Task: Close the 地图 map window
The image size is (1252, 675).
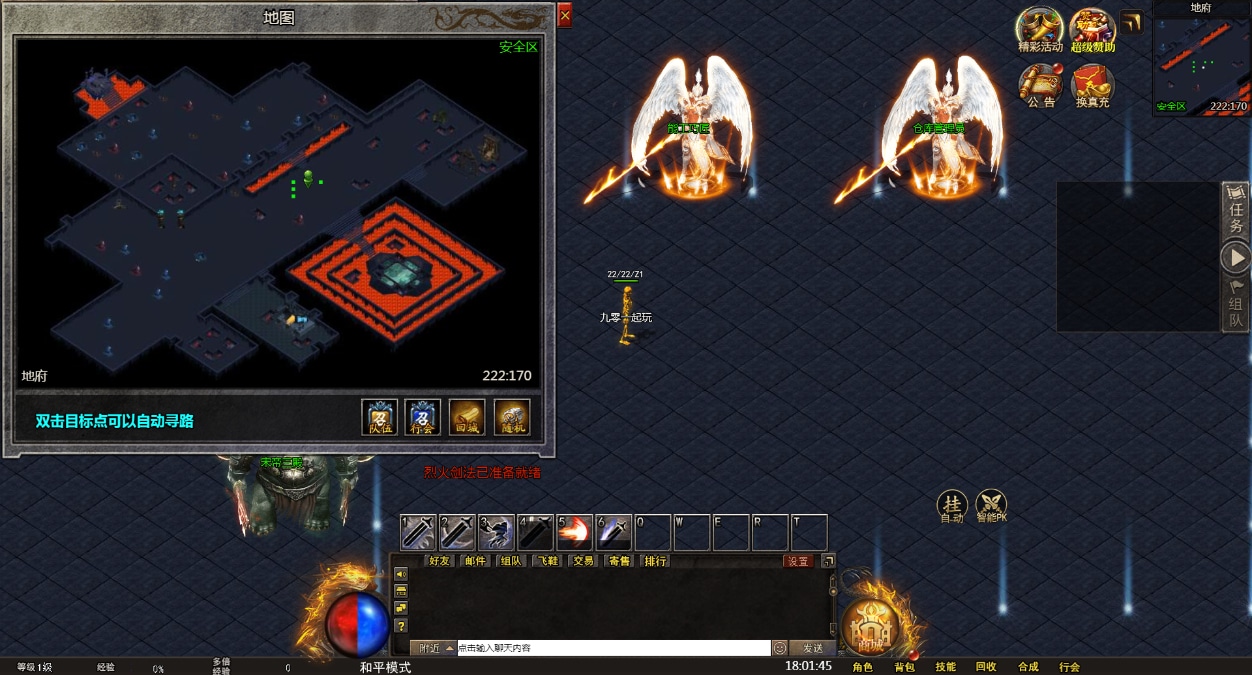Action: [x=565, y=16]
